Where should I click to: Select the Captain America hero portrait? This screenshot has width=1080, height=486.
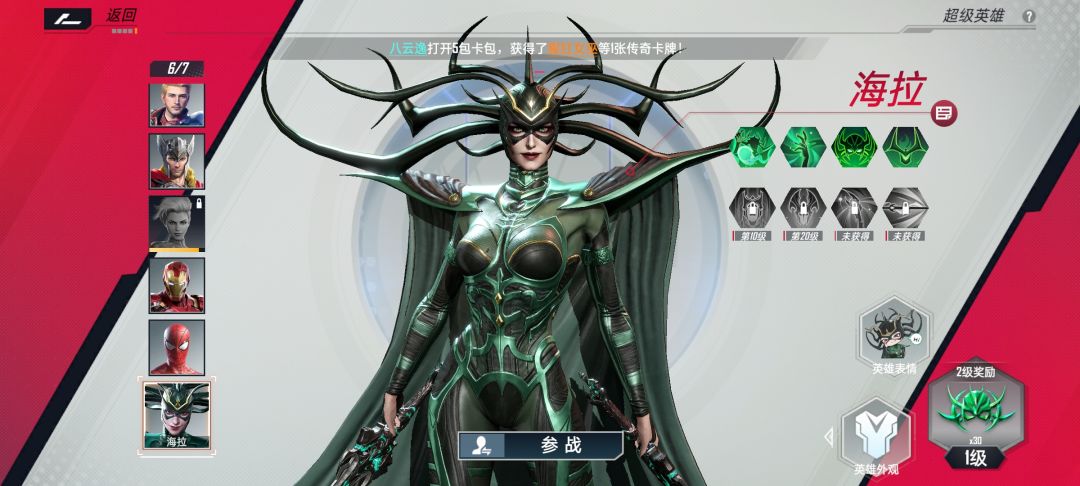click(177, 104)
